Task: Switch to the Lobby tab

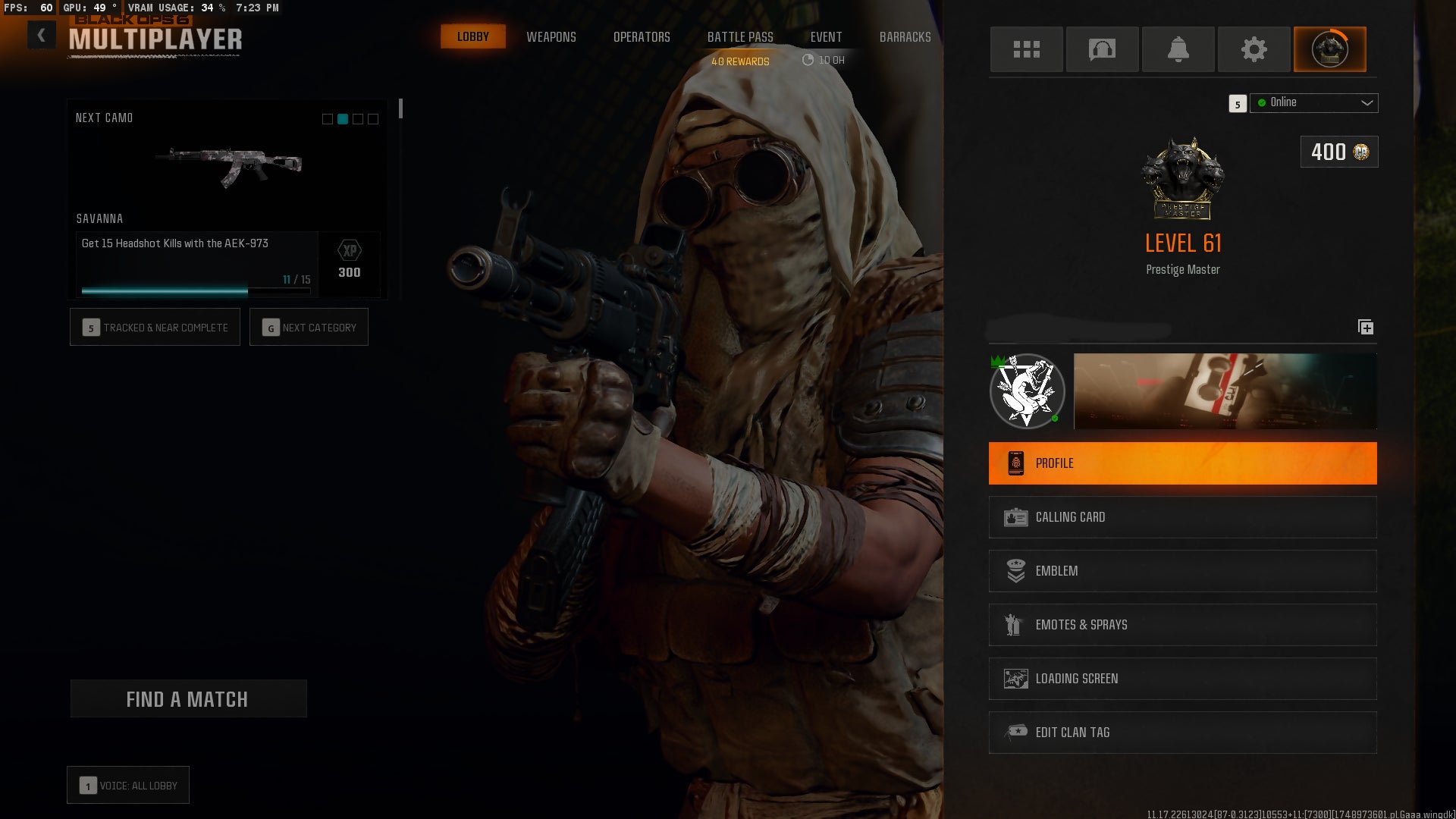Action: tap(472, 36)
